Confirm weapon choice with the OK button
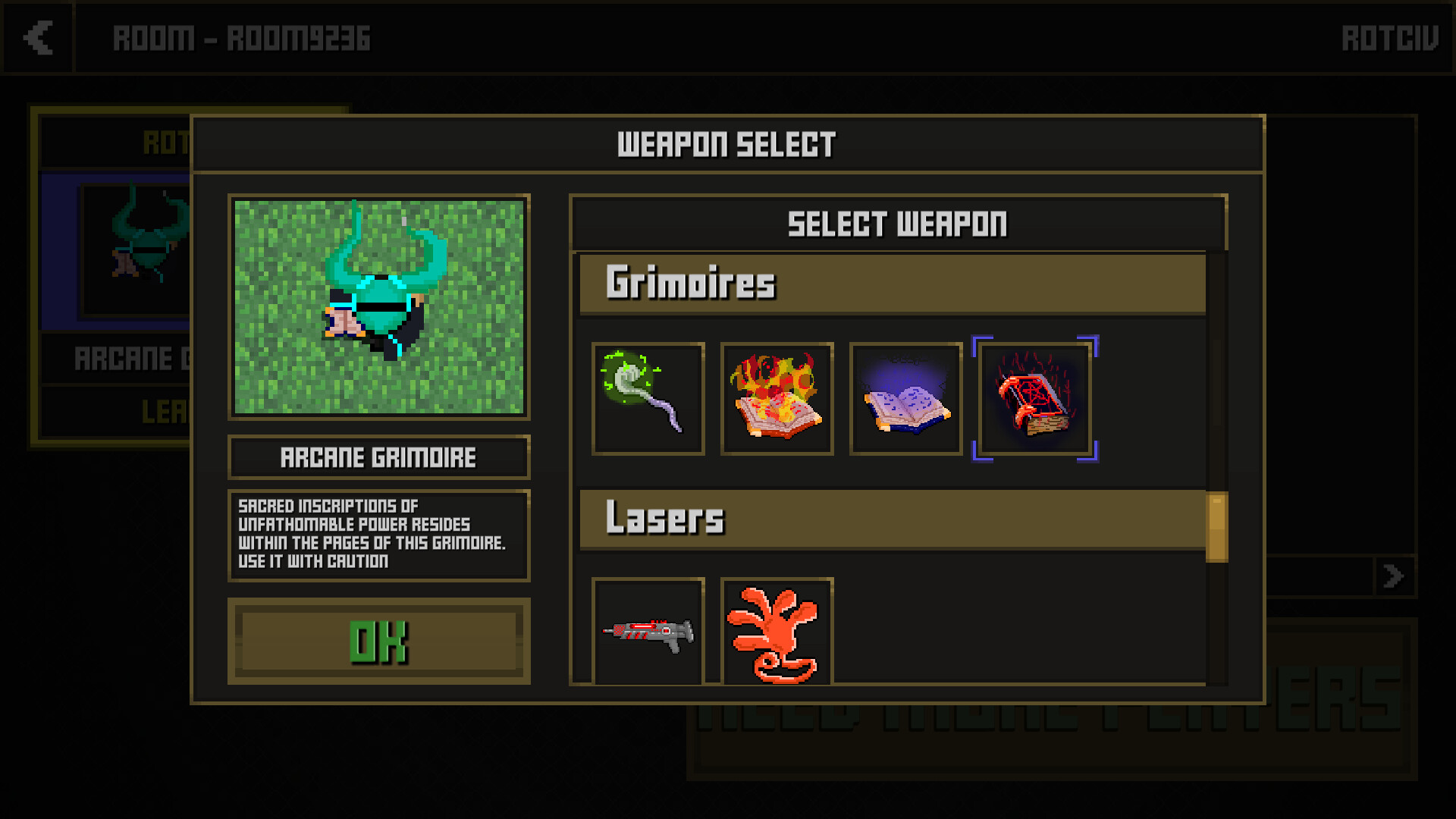This screenshot has width=1456, height=819. pos(379,642)
